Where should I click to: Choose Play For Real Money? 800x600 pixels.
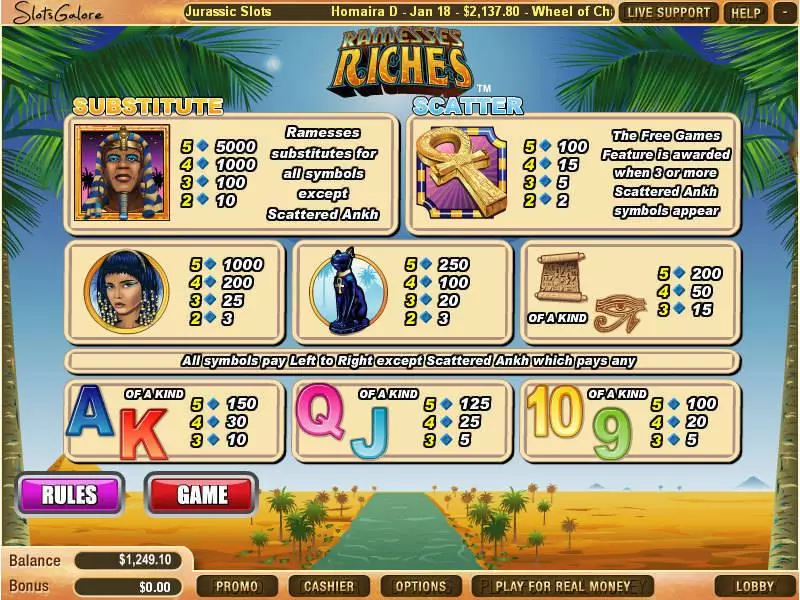pos(563,586)
